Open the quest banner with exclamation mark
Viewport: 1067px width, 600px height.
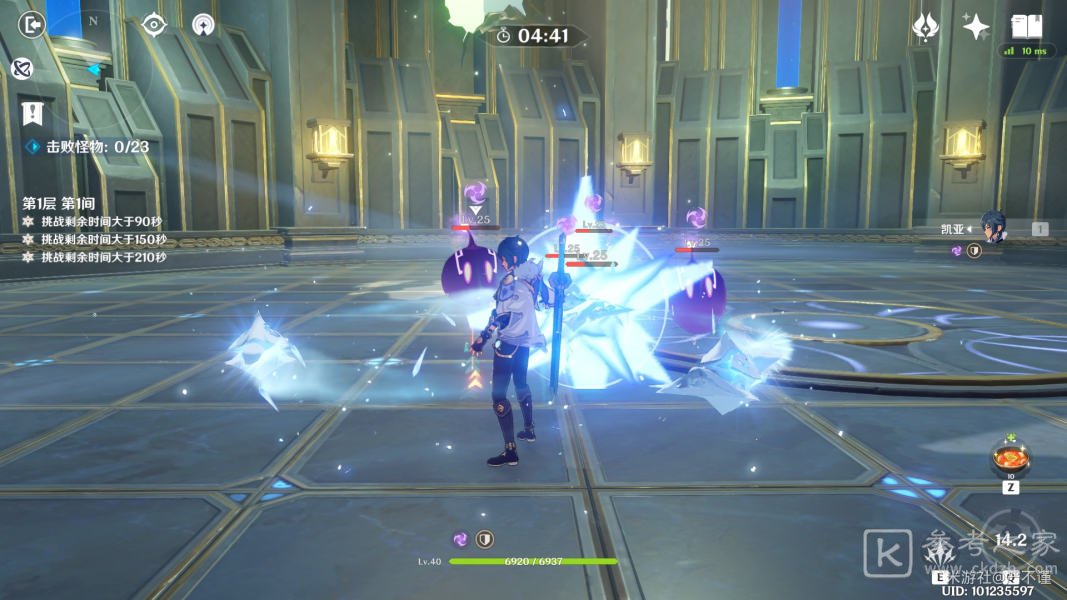pyautogui.click(x=33, y=112)
